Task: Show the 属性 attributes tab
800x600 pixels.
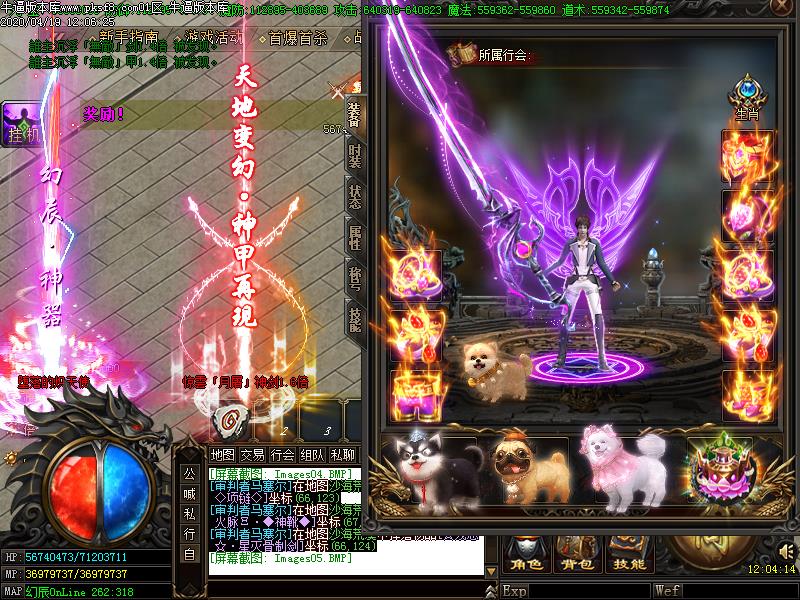Action: 355,237
